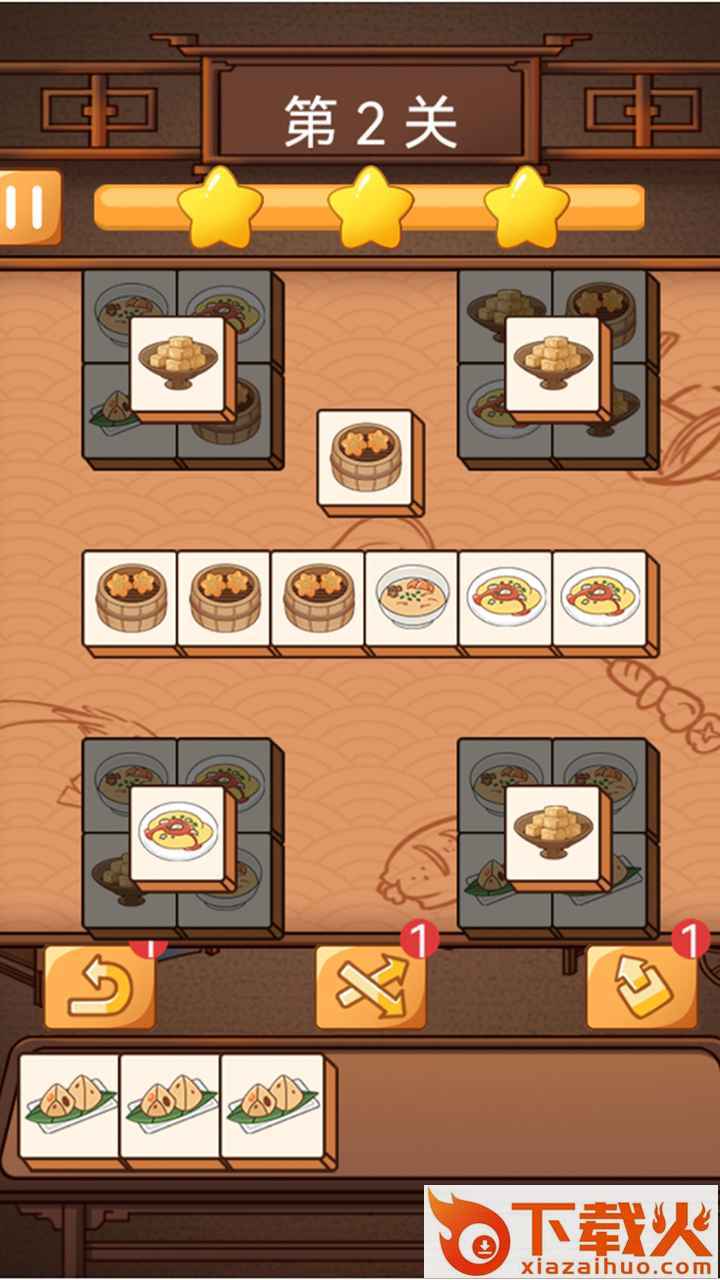Pause the game with the pause button
Image resolution: width=720 pixels, height=1280 pixels.
point(28,207)
